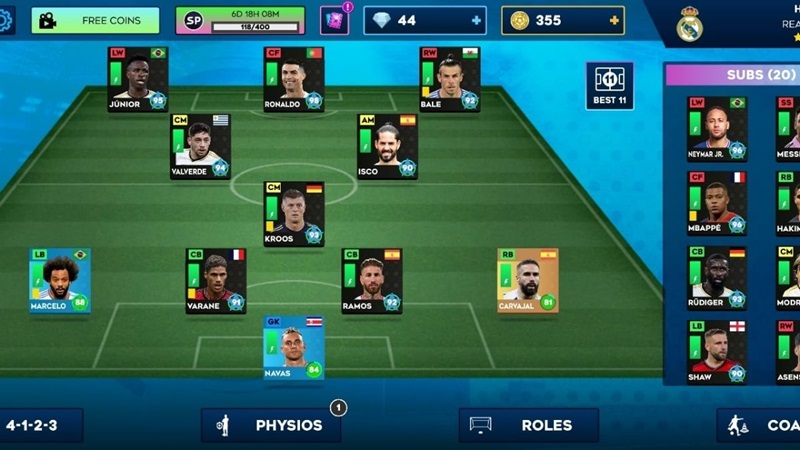Choose the Kroos midfielder card
This screenshot has width=800, height=450.
pos(293,213)
